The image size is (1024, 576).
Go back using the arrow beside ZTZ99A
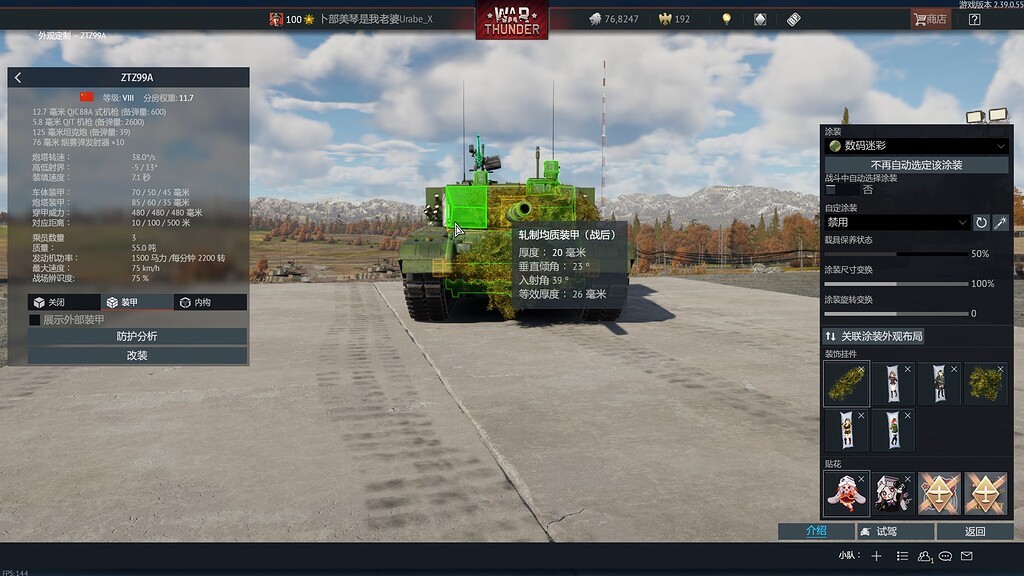(x=18, y=77)
